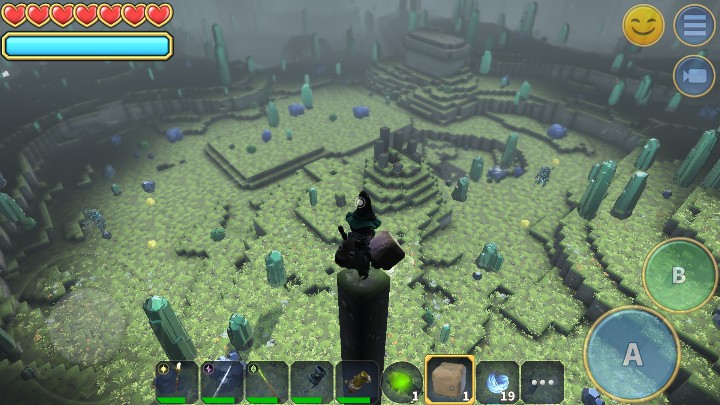Select the glowing green item slot
This screenshot has width=720, height=405.
pyautogui.click(x=402, y=382)
